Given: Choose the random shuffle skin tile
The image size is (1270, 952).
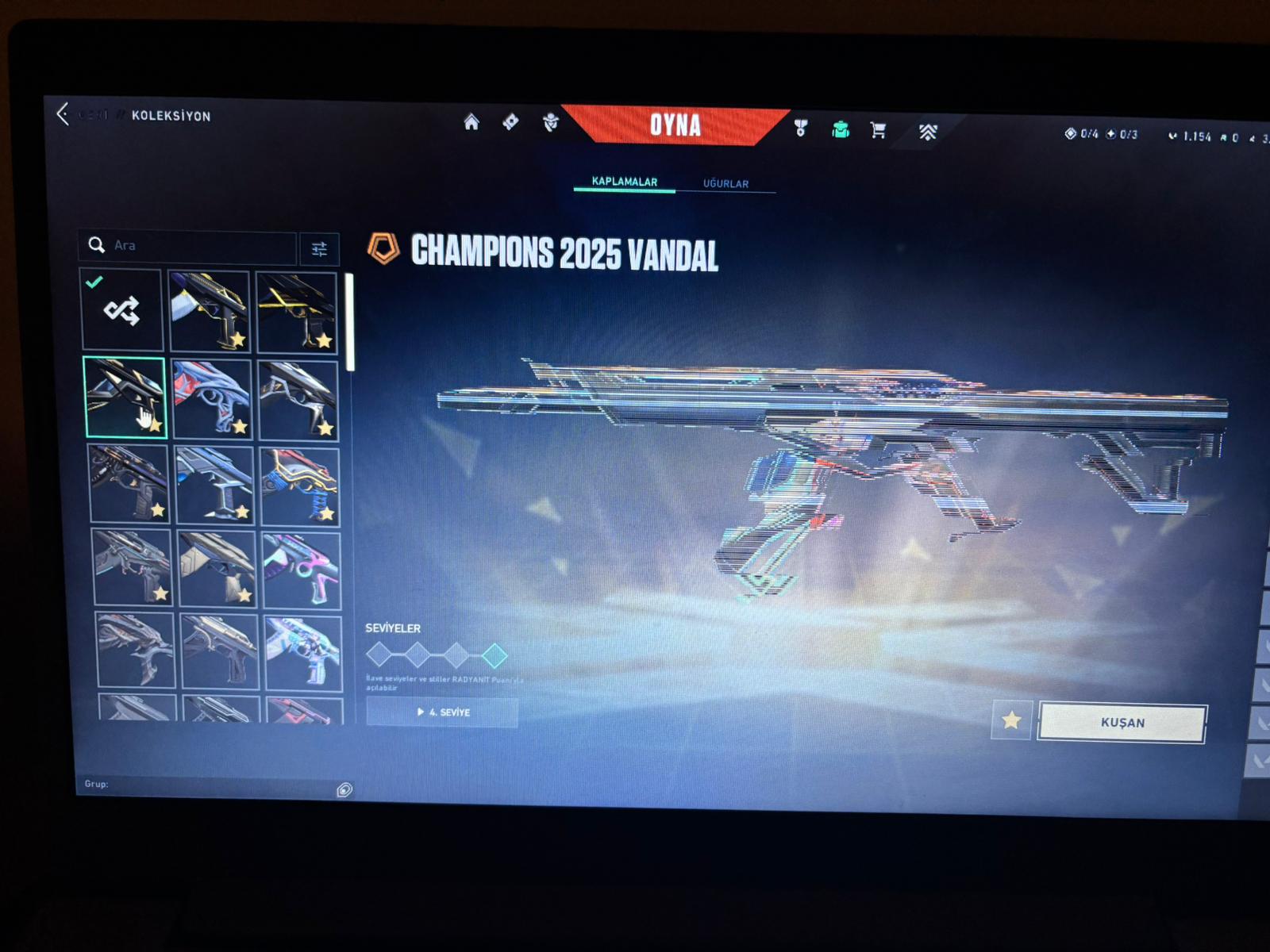Looking at the screenshot, I should pos(122,310).
